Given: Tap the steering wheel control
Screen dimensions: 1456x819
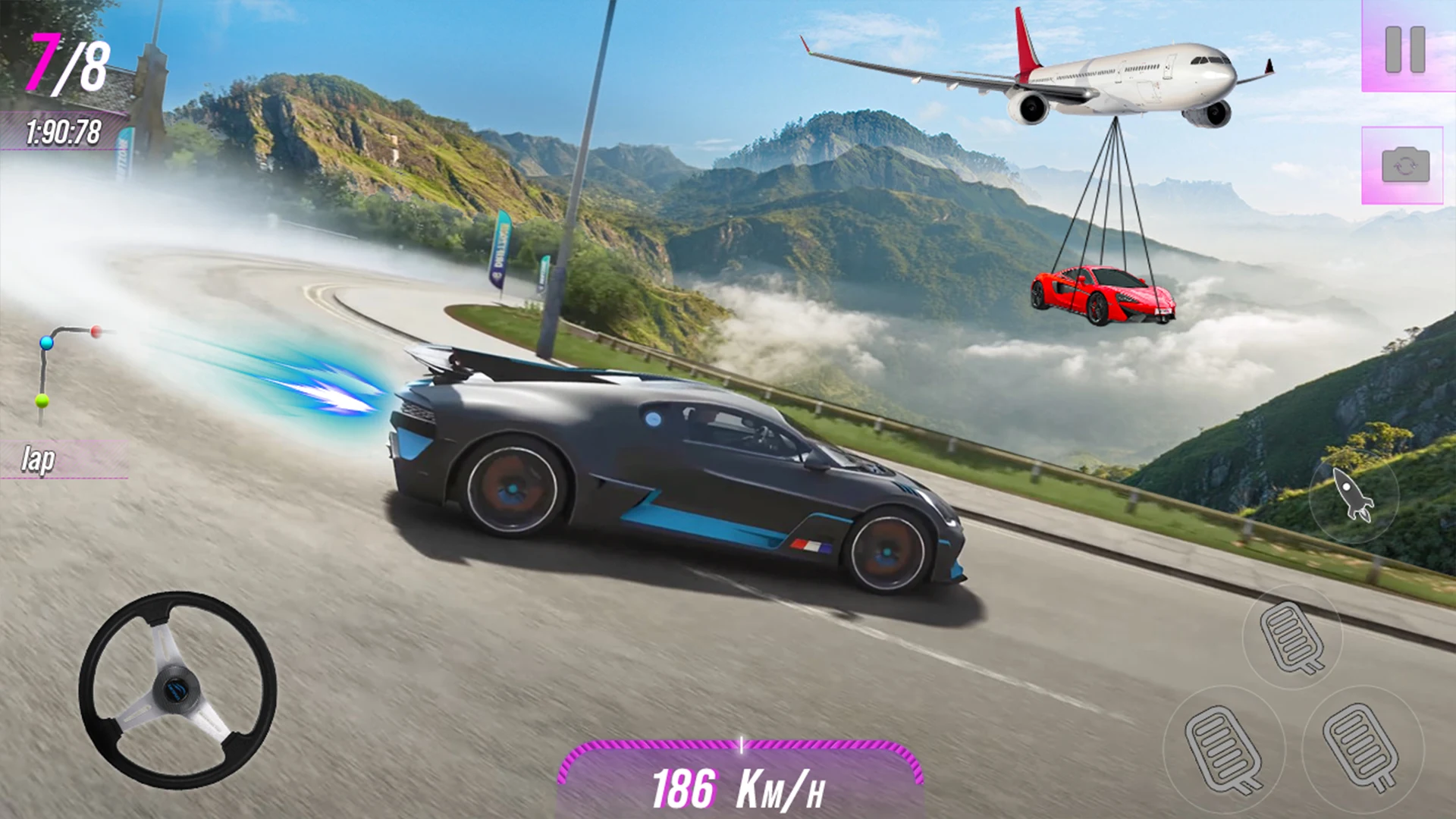Looking at the screenshot, I should click(177, 689).
